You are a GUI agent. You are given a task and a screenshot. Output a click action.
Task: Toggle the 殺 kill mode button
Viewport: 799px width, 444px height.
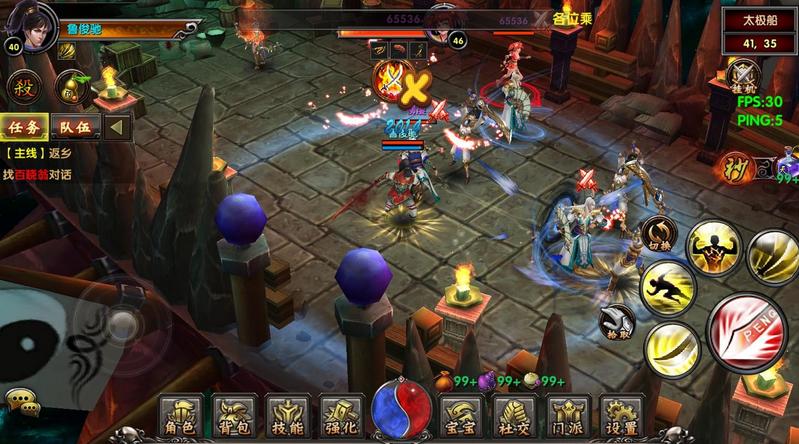click(x=22, y=86)
